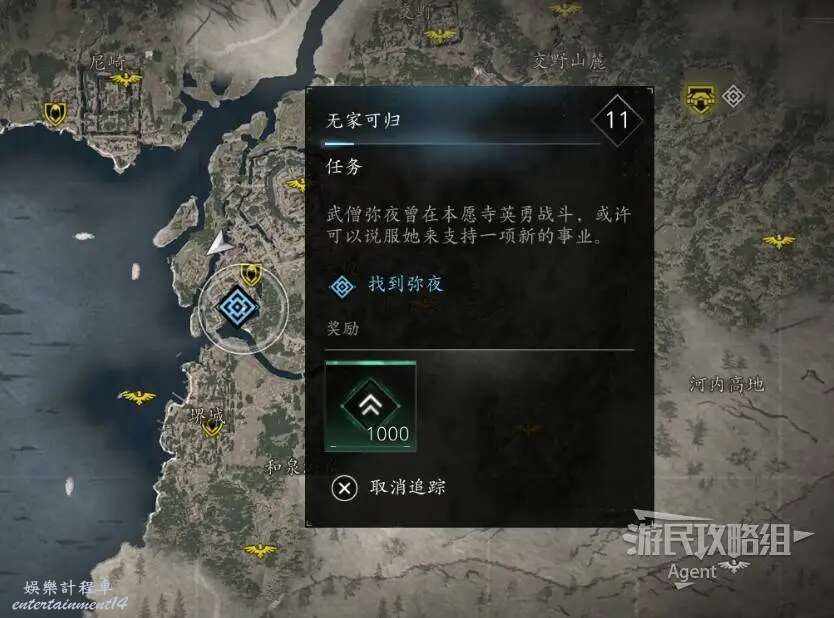Screen dimensions: 834x618
Task: Select the shield marker west of 尼崎
Action: pyautogui.click(x=55, y=113)
